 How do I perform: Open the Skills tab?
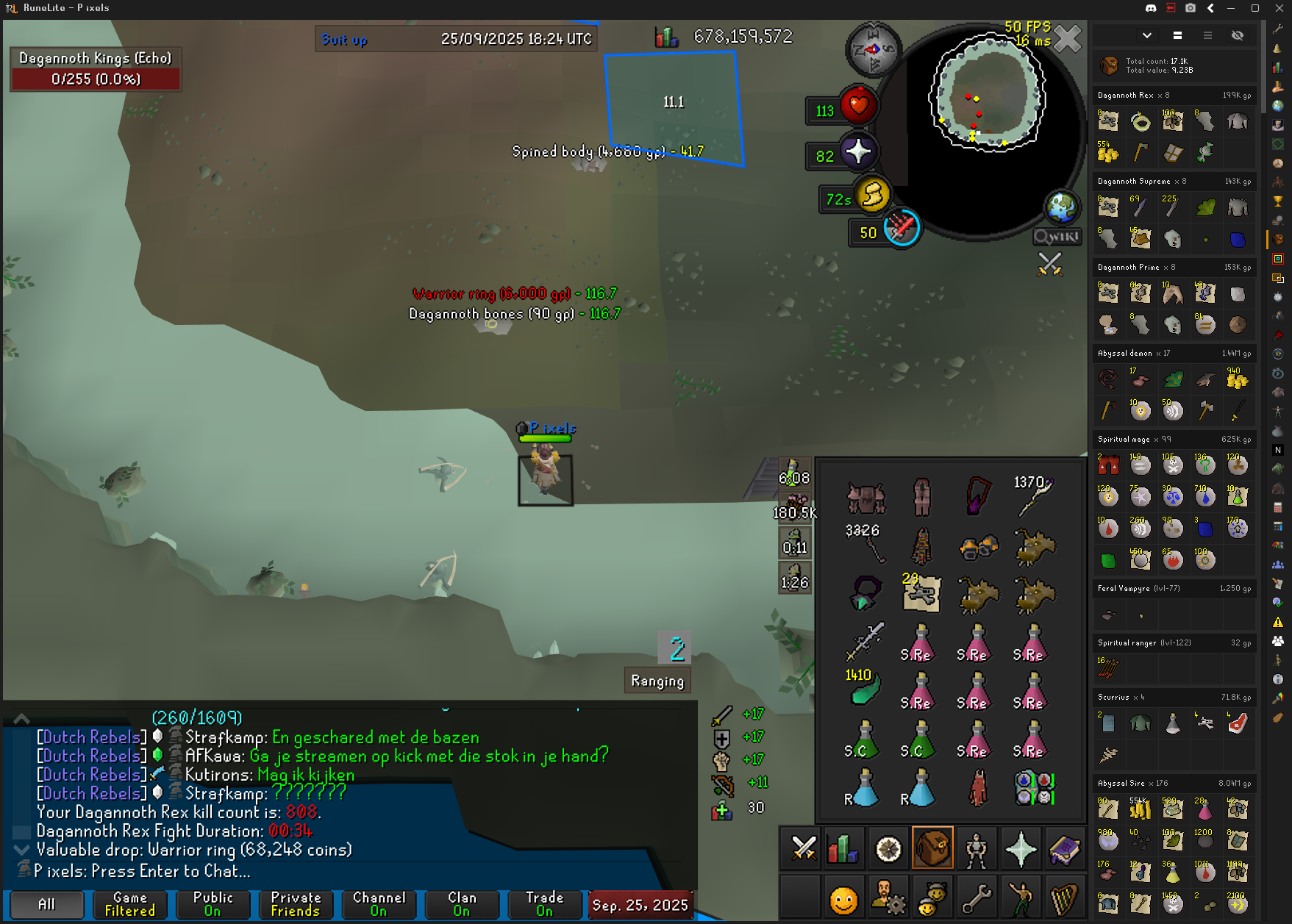coord(843,849)
